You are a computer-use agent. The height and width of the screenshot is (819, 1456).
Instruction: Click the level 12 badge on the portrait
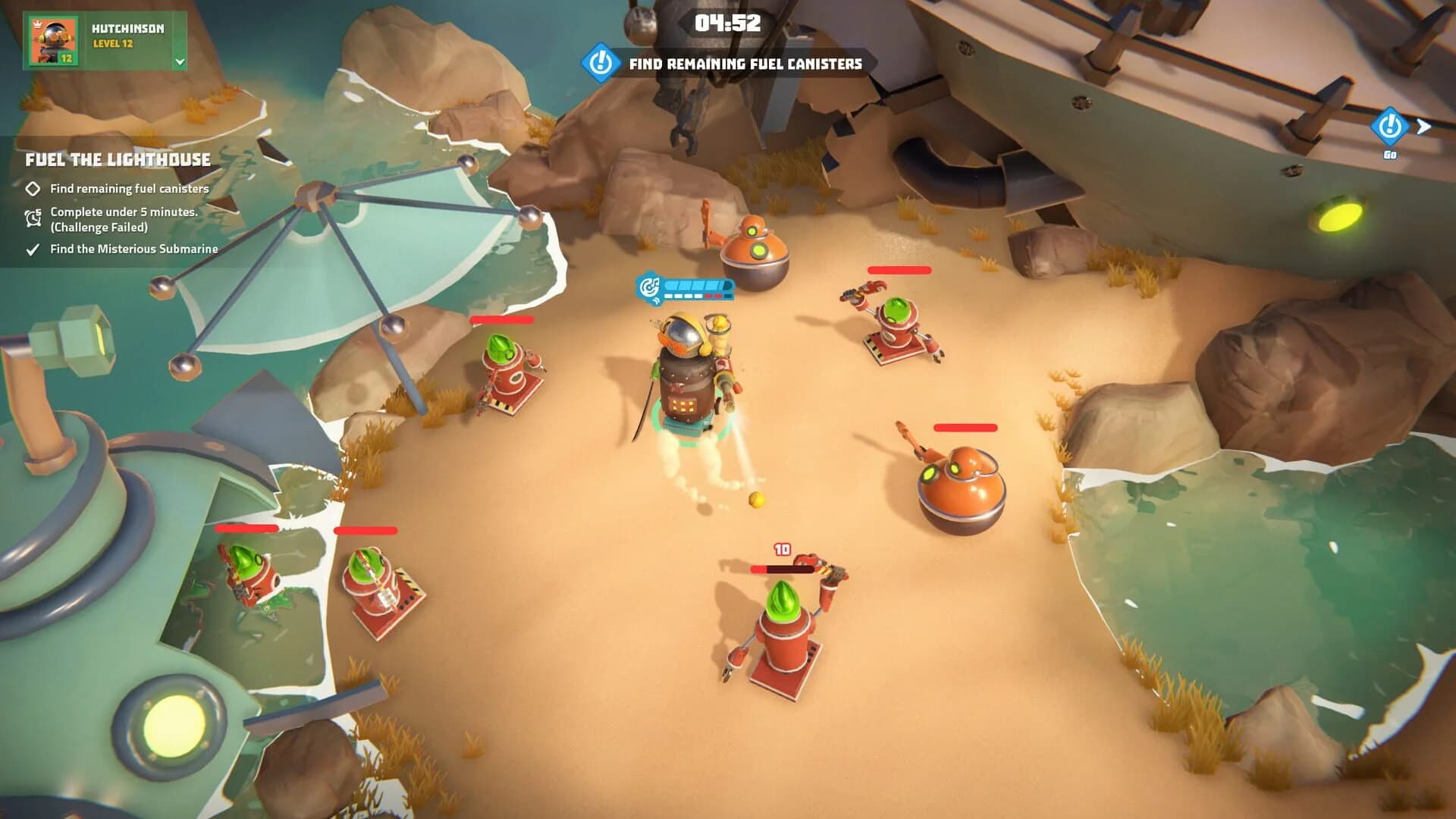tap(65, 59)
